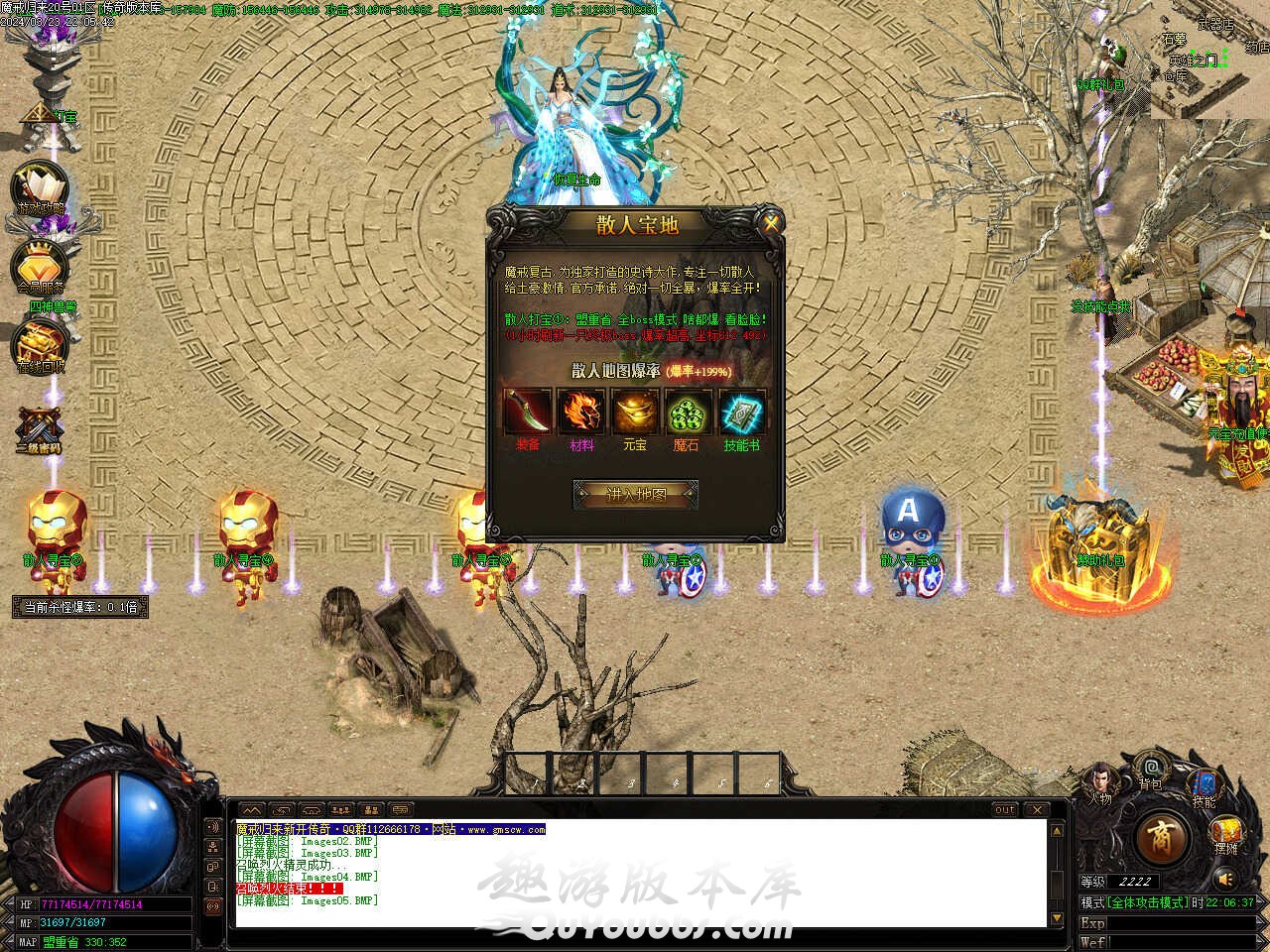
Task: Open the 人物 character panel
Action: [1099, 780]
